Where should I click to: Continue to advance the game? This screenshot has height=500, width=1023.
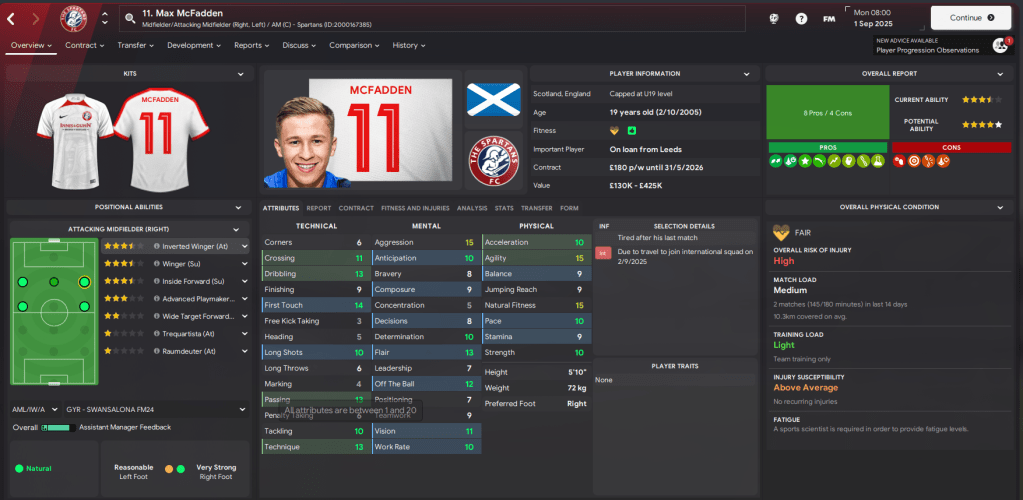[977, 17]
